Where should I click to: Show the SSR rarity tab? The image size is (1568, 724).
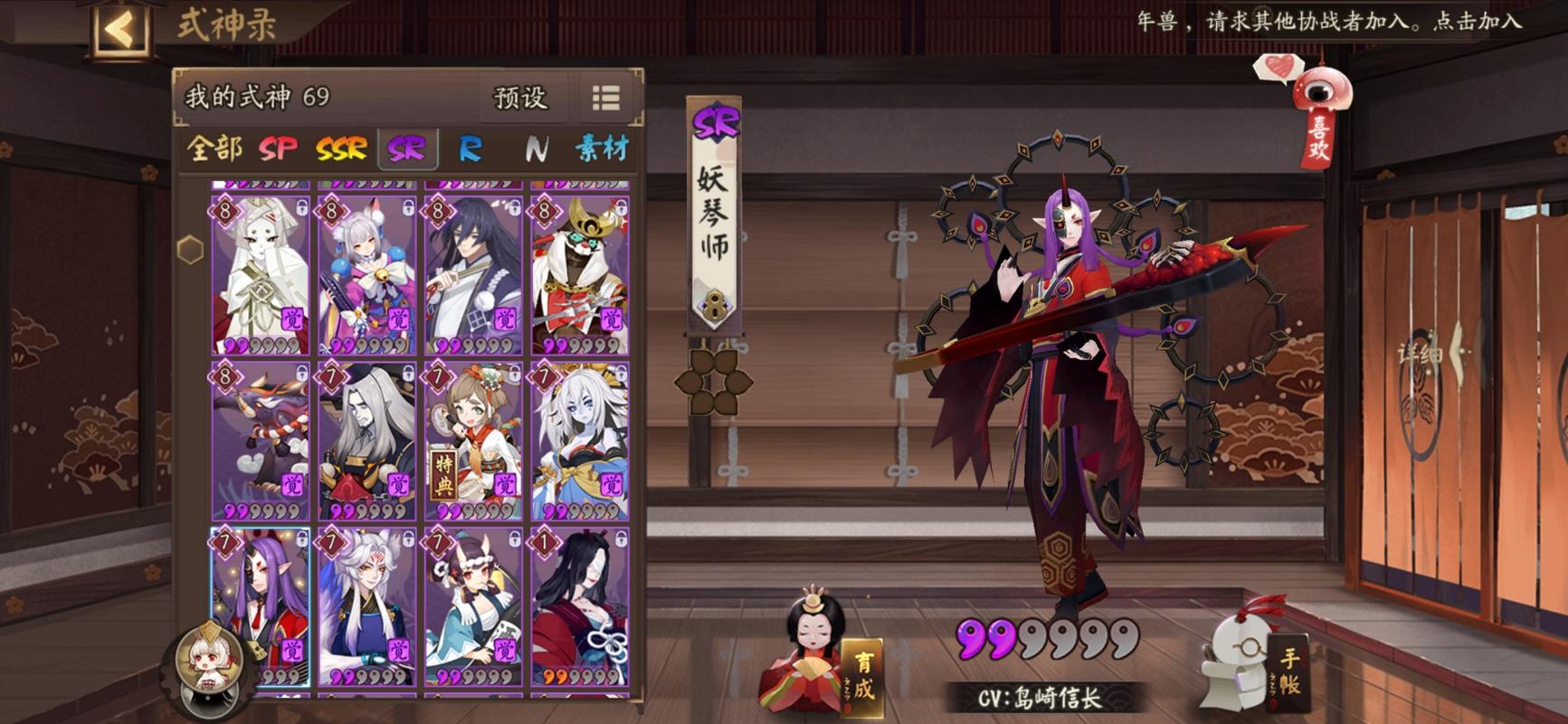341,148
